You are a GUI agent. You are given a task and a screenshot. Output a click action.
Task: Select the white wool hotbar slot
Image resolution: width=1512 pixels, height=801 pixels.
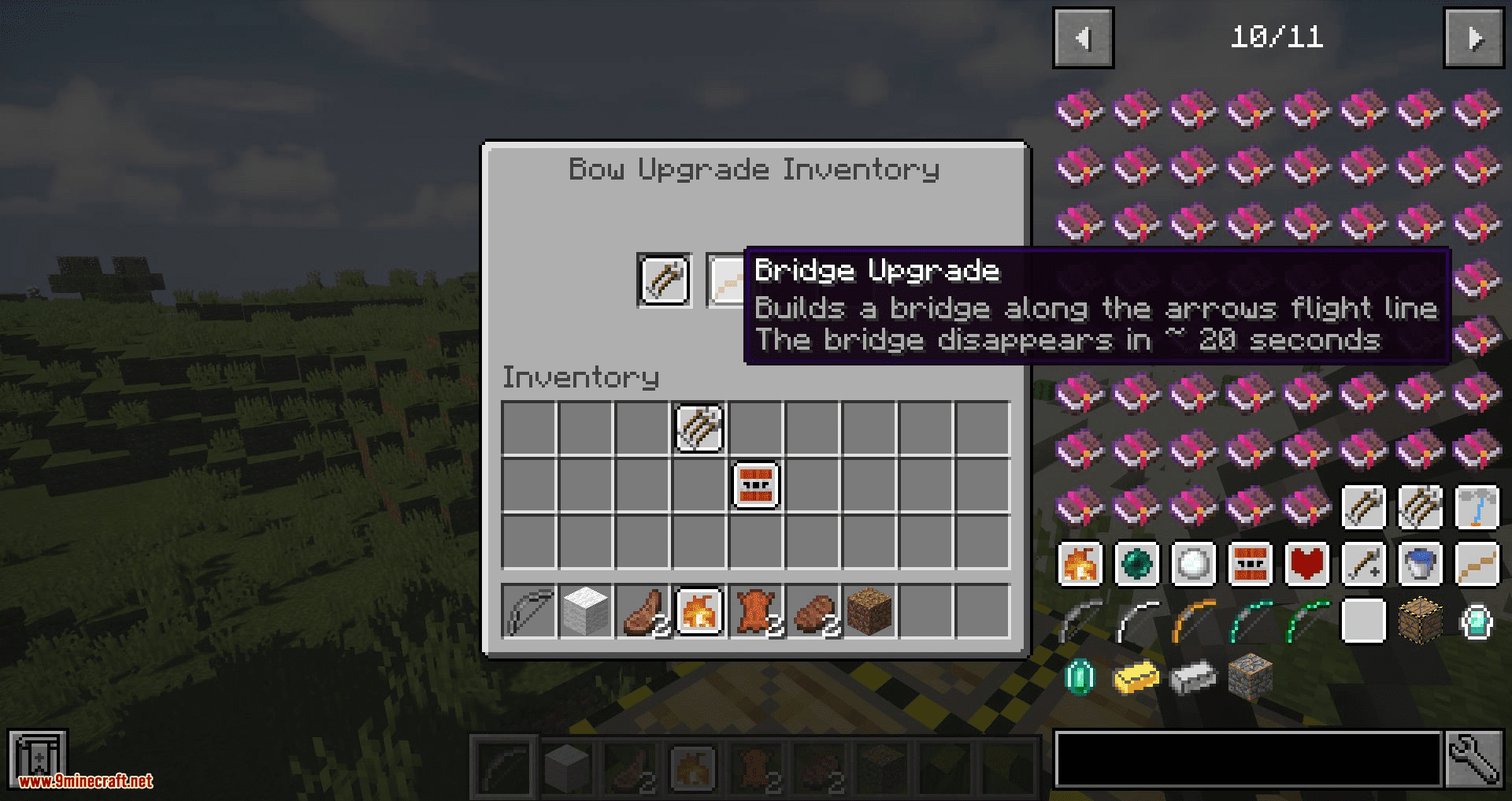(x=586, y=610)
